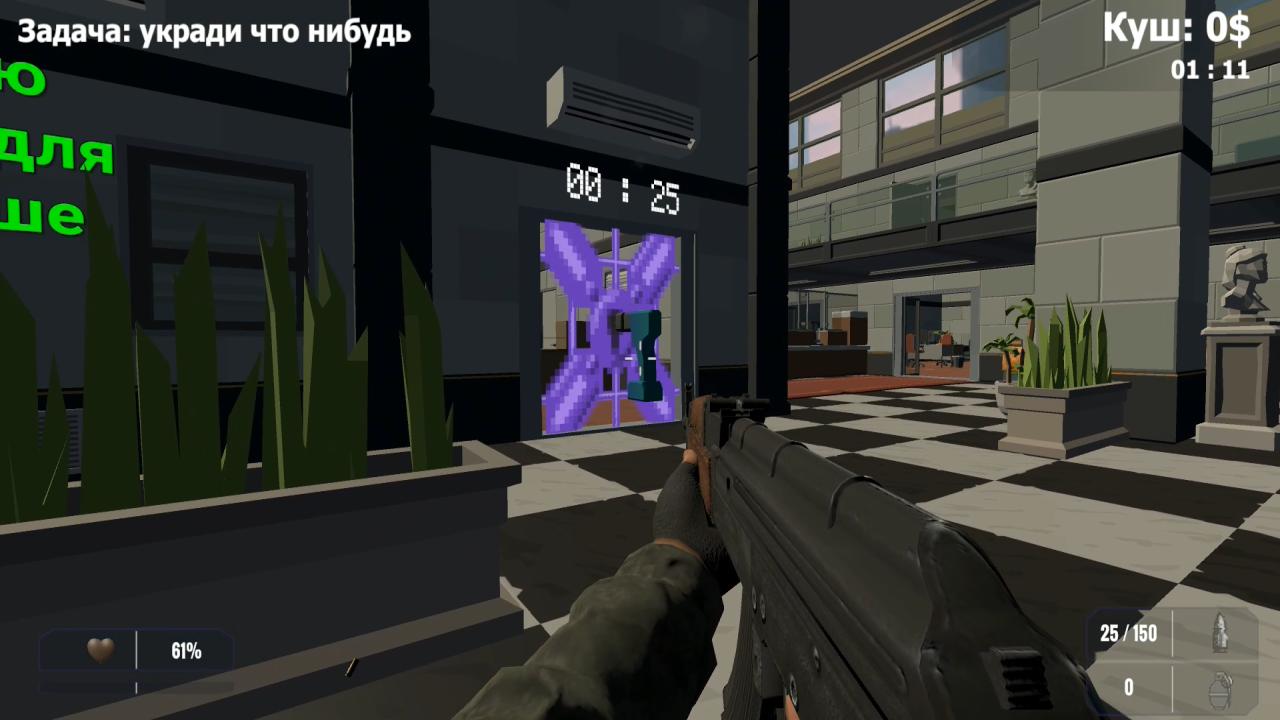The image size is (1280, 720).
Task: Open the Куш: 0$ cash counter
Action: 1177,30
